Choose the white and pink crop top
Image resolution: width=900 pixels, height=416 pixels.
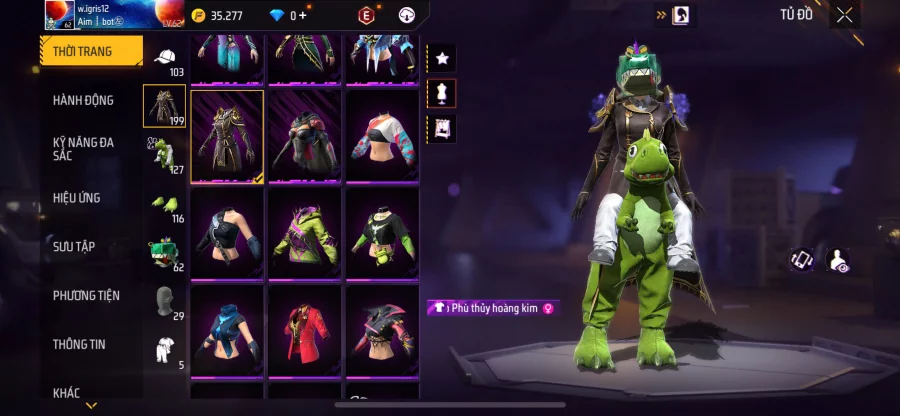382,137
